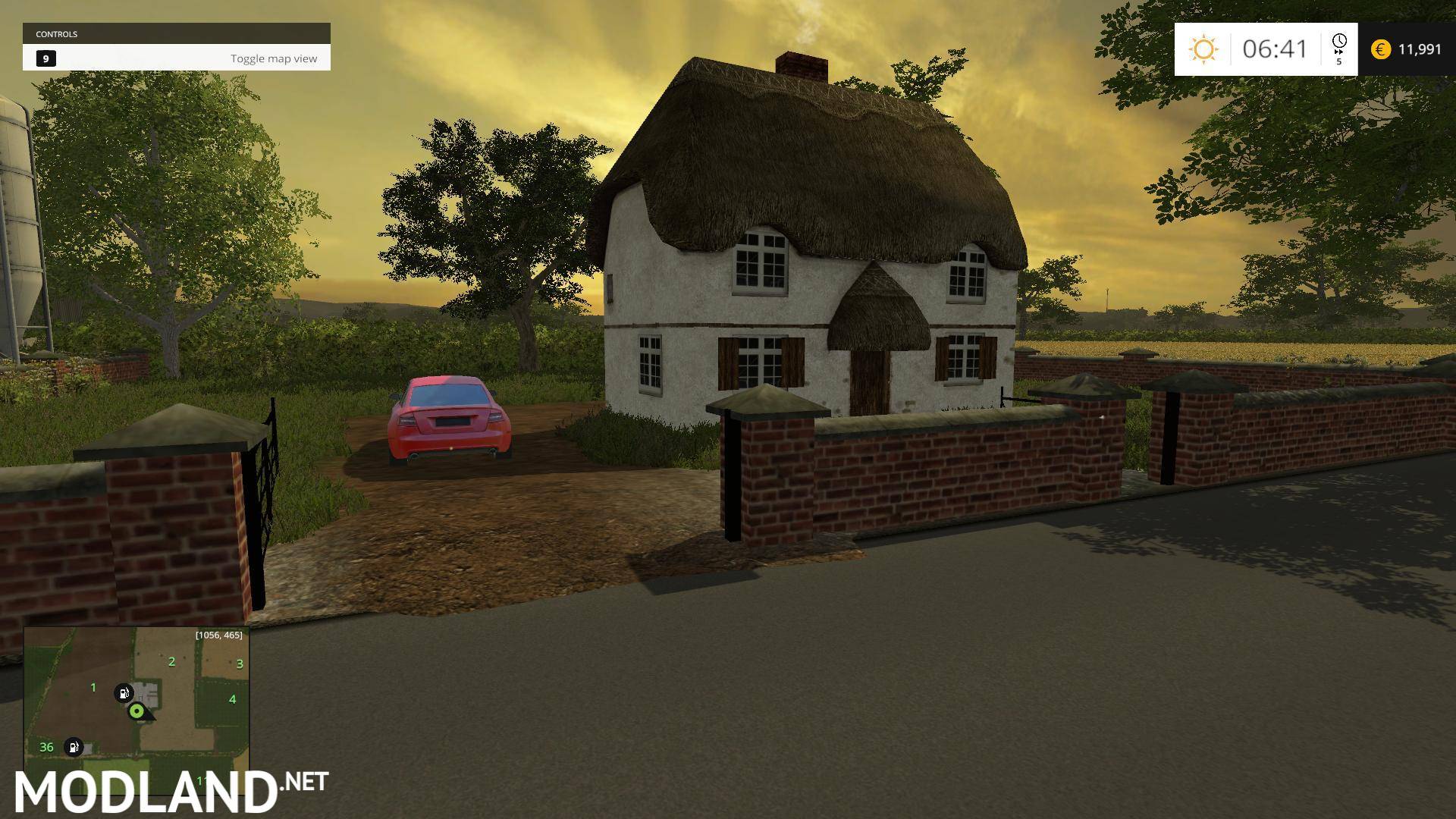Click the euro coin currency icon

click(x=1380, y=49)
